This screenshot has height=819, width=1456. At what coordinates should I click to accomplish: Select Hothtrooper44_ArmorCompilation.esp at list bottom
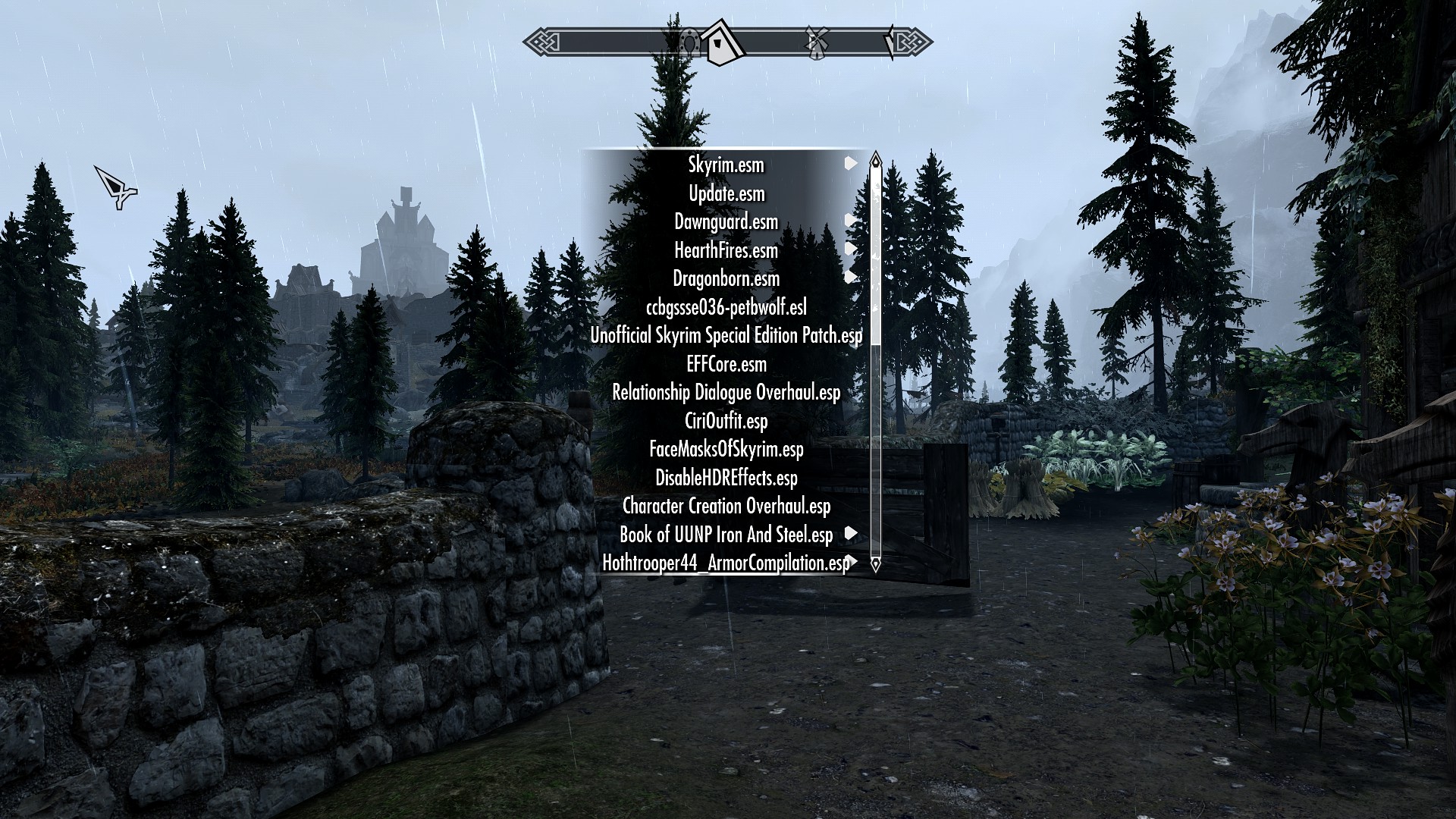pyautogui.click(x=726, y=563)
